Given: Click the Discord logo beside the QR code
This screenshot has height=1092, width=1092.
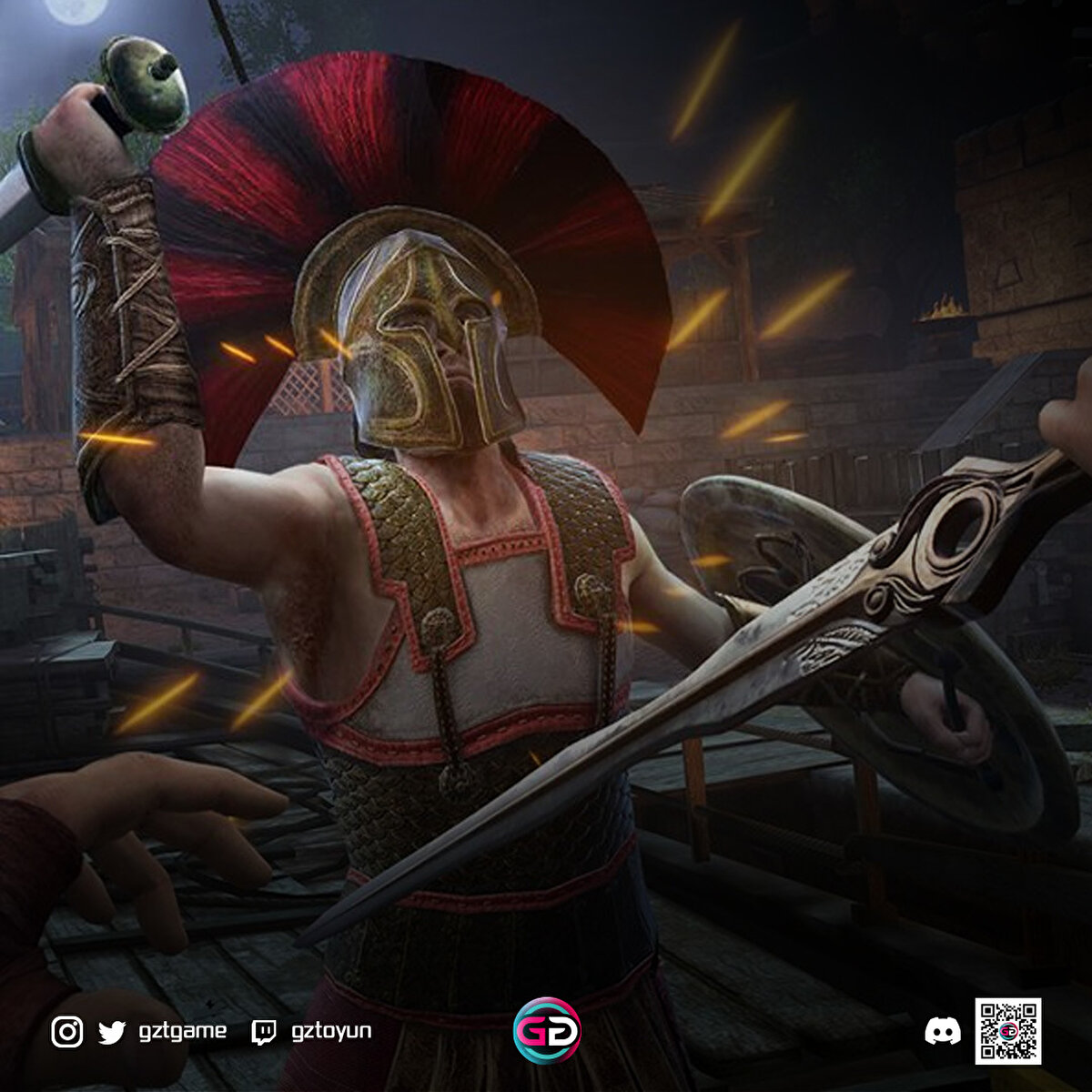Looking at the screenshot, I should click(x=942, y=1031).
